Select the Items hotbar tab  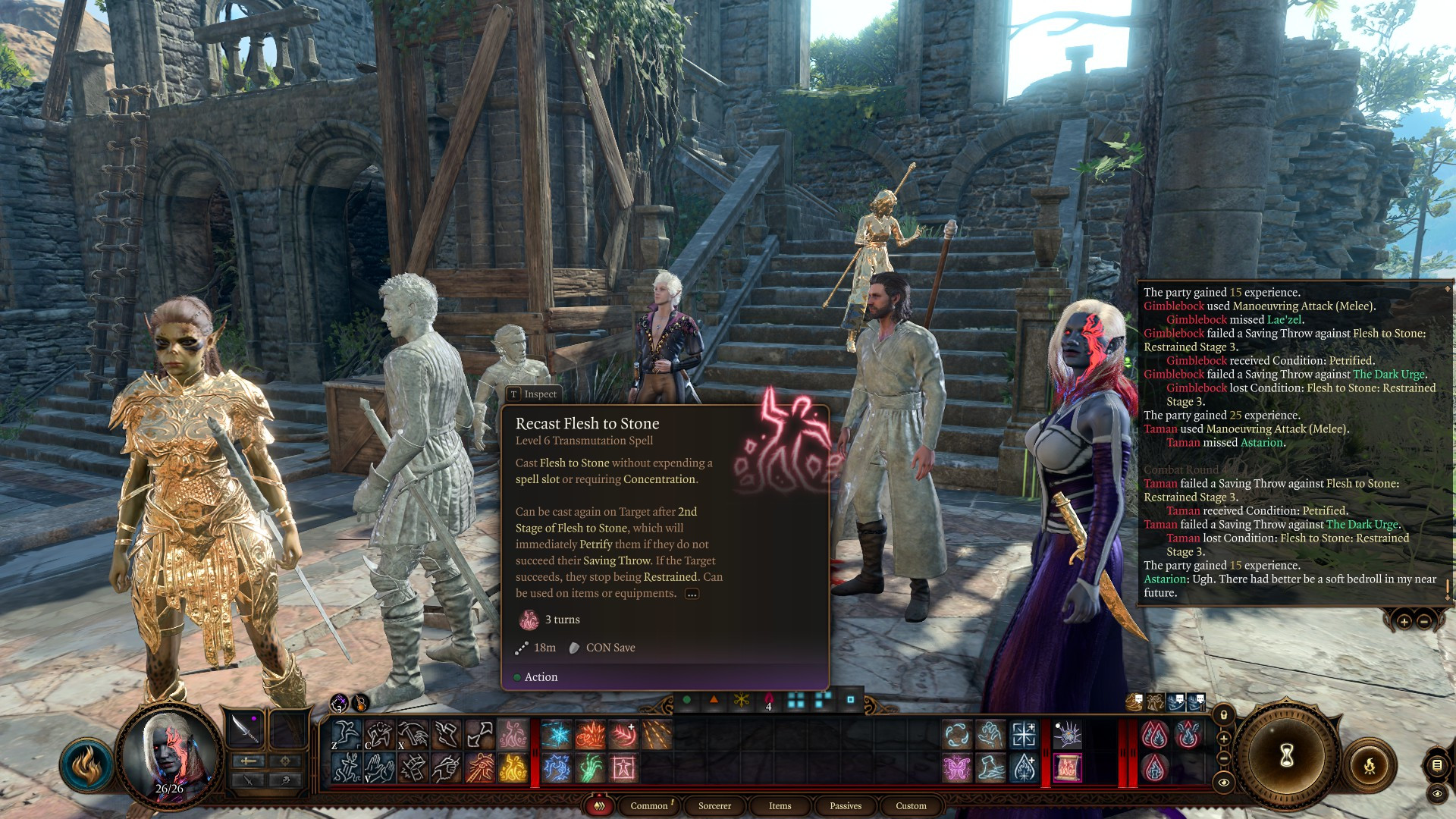click(x=780, y=805)
